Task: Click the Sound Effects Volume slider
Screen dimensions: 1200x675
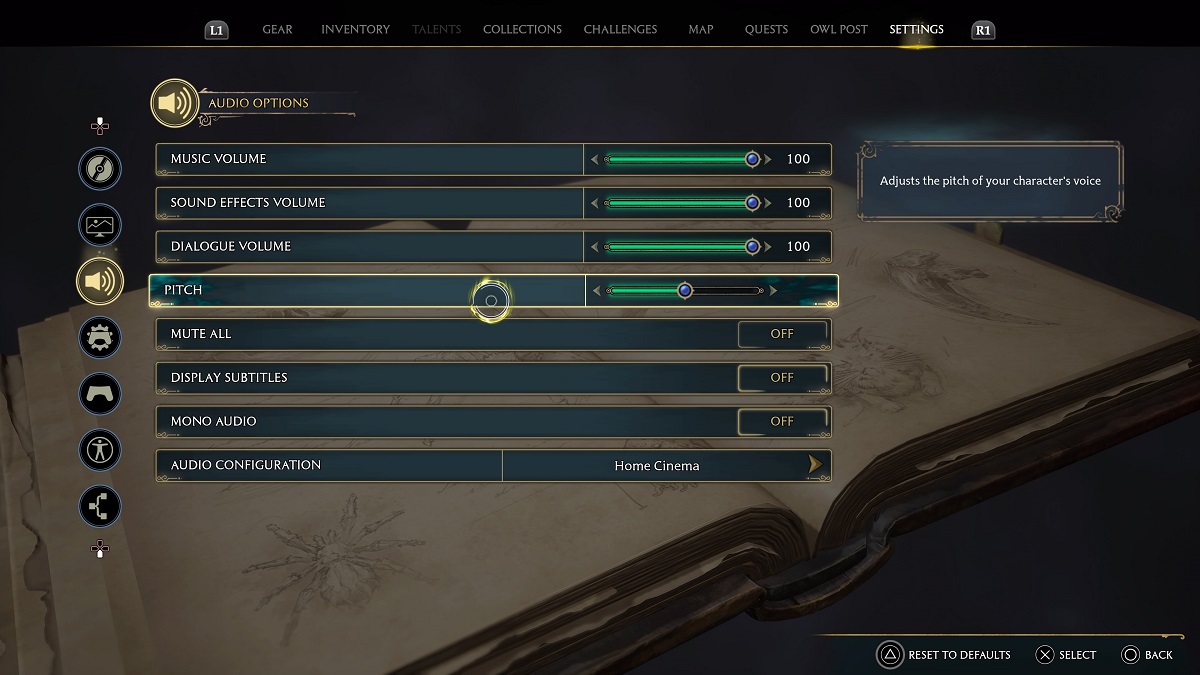Action: tap(682, 203)
